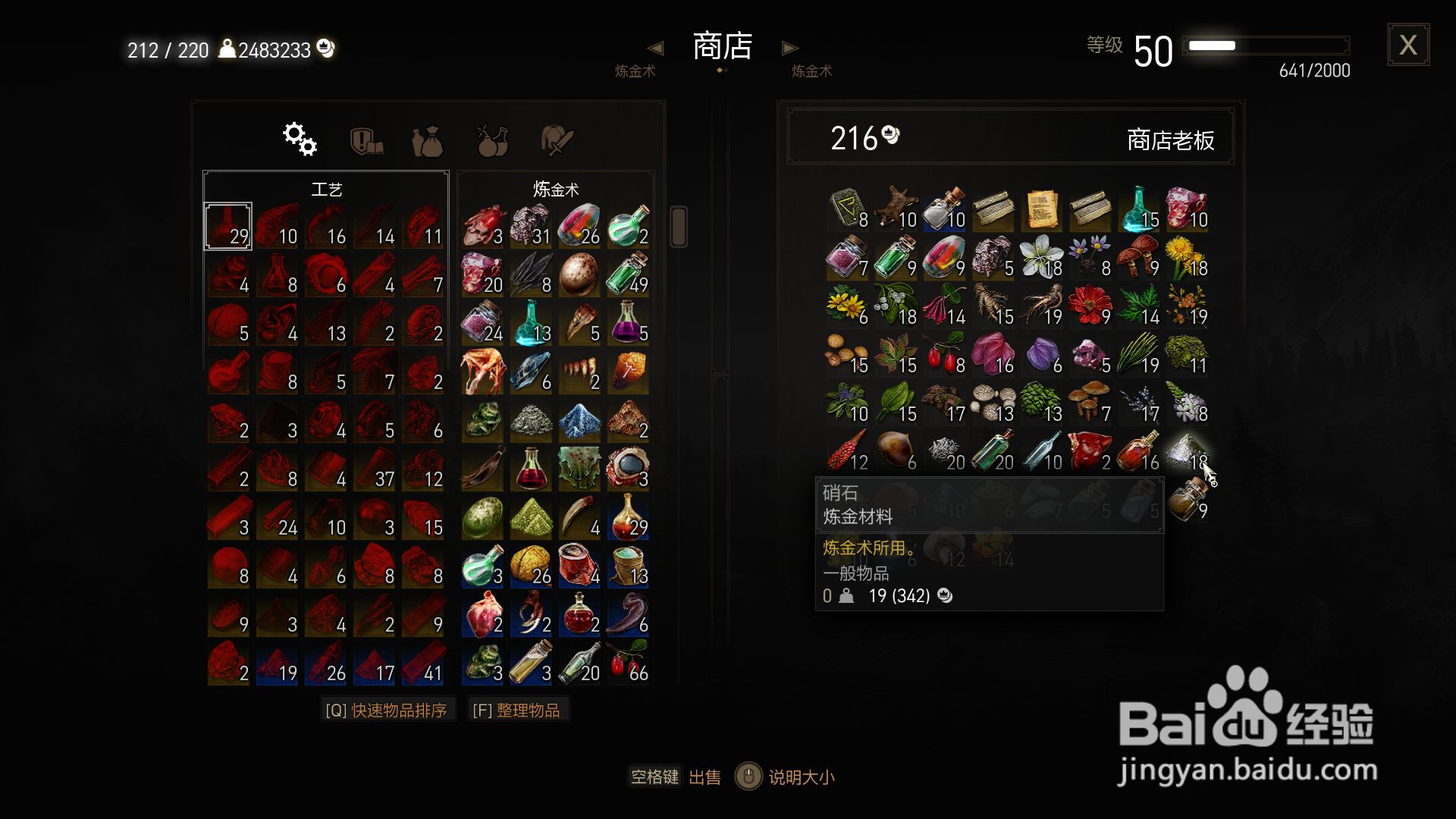Open the 工艺 inventory section
Image resolution: width=1456 pixels, height=819 pixels.
coord(325,189)
